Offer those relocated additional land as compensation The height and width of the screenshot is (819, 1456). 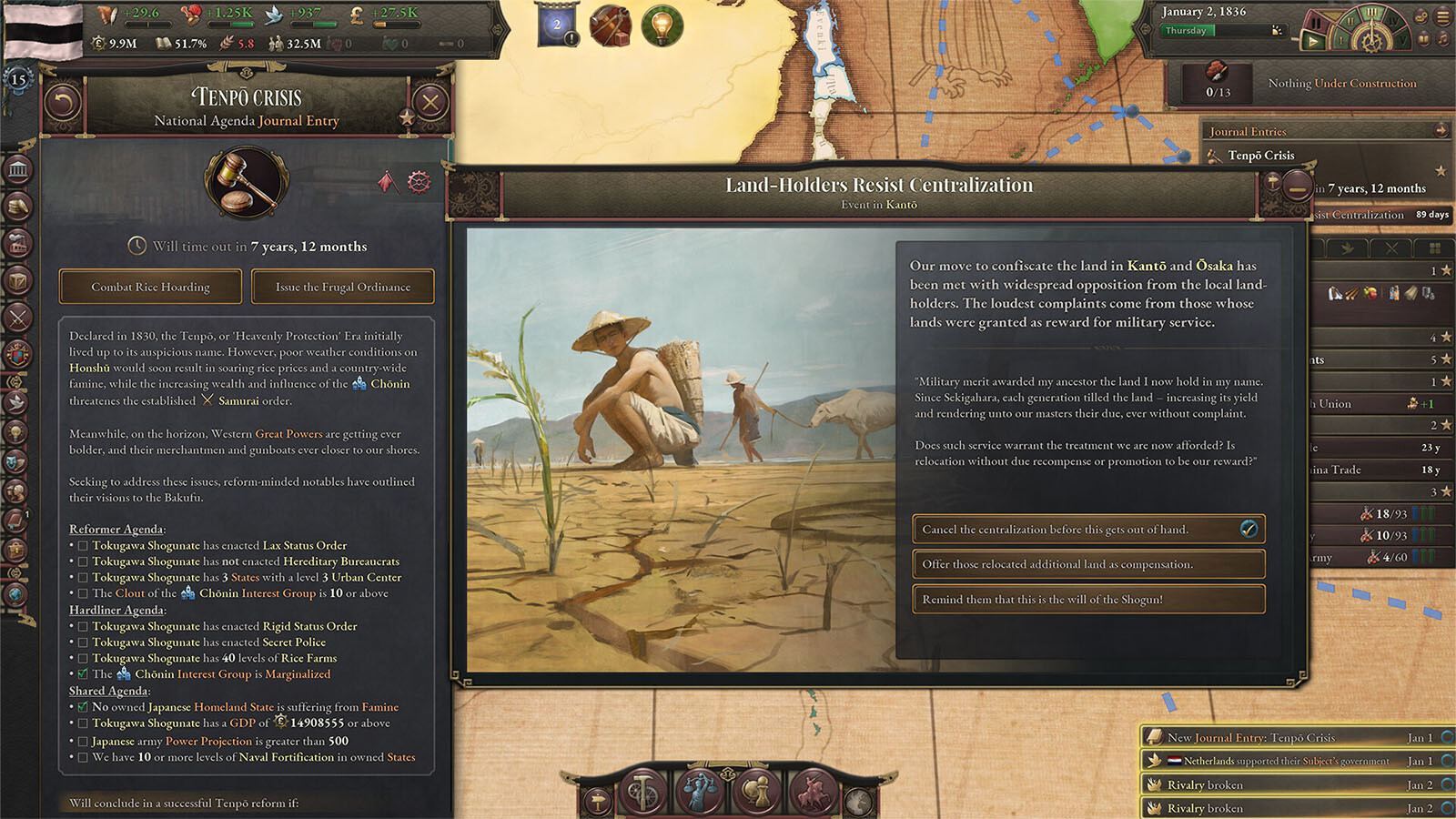click(x=1088, y=564)
